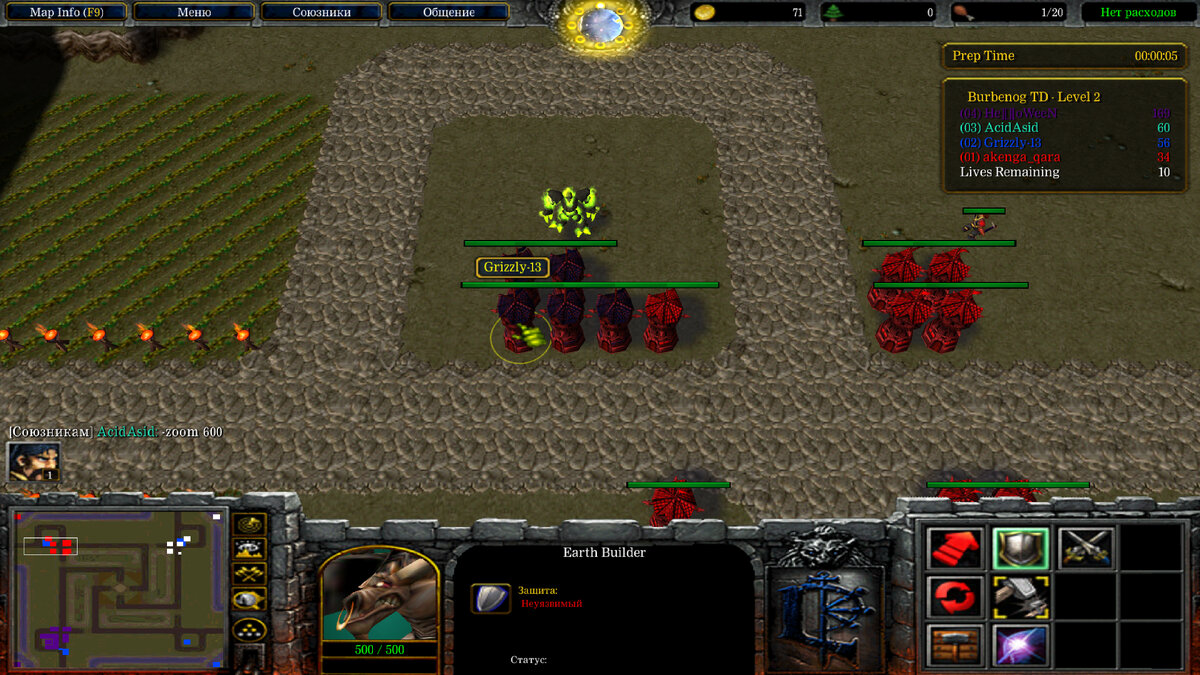Activate the purple spark ability
1200x675 pixels.
(x=1020, y=644)
